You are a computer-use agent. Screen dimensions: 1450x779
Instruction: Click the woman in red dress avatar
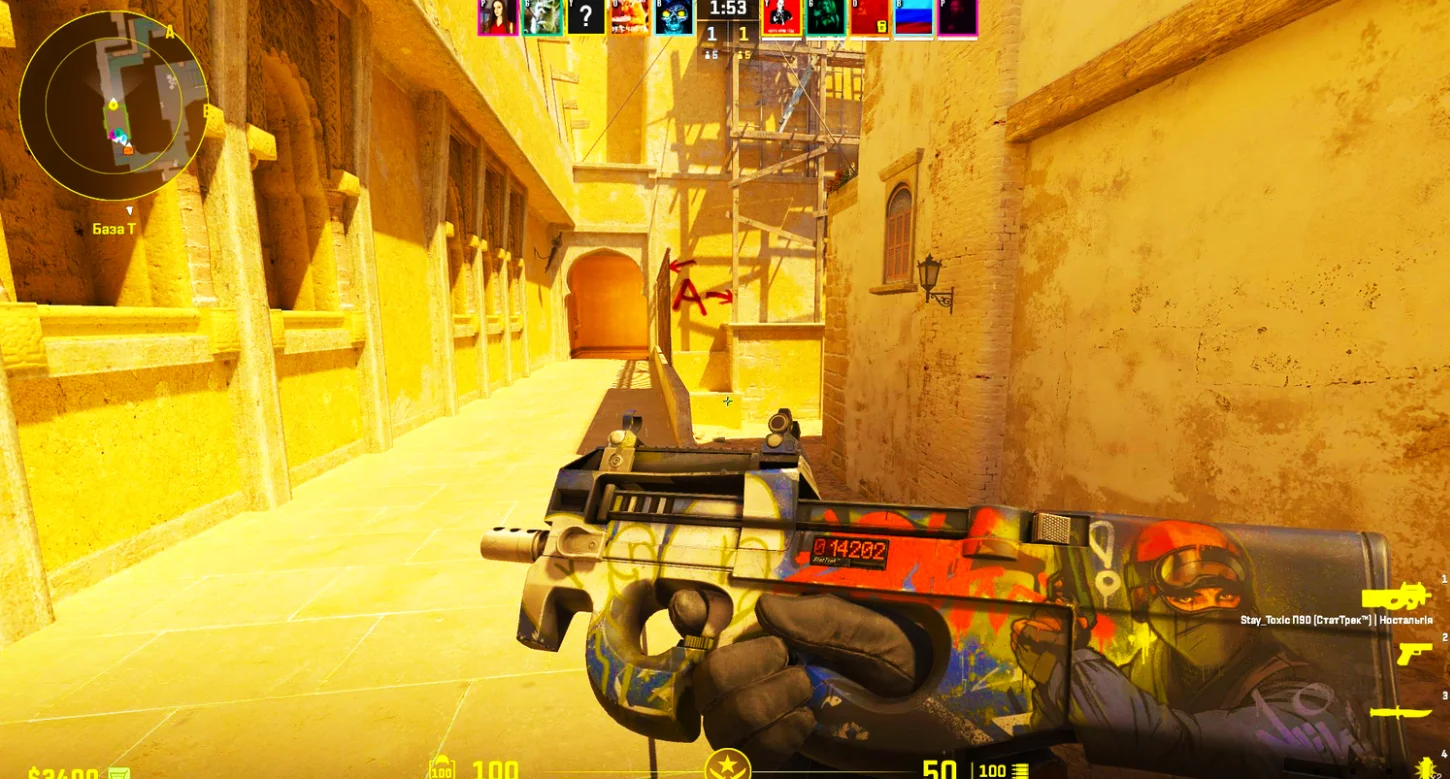coord(497,17)
